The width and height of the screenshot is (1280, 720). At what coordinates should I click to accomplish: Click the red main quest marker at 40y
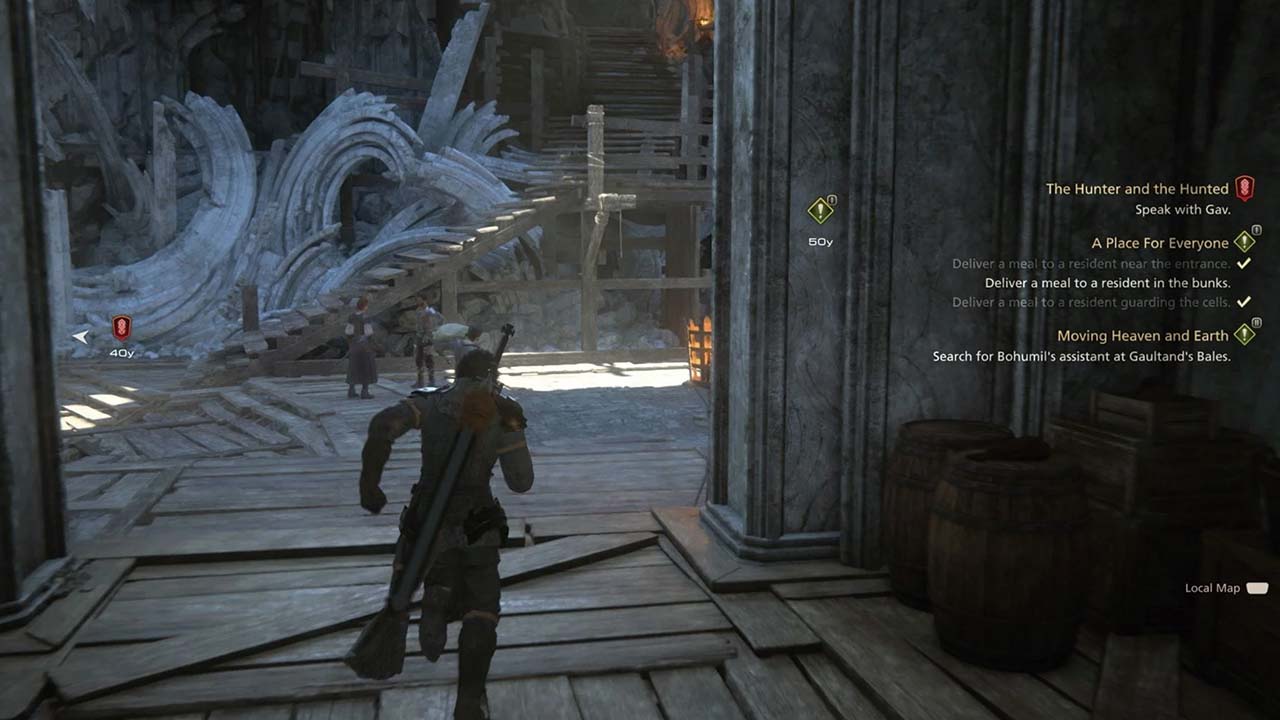(x=121, y=327)
